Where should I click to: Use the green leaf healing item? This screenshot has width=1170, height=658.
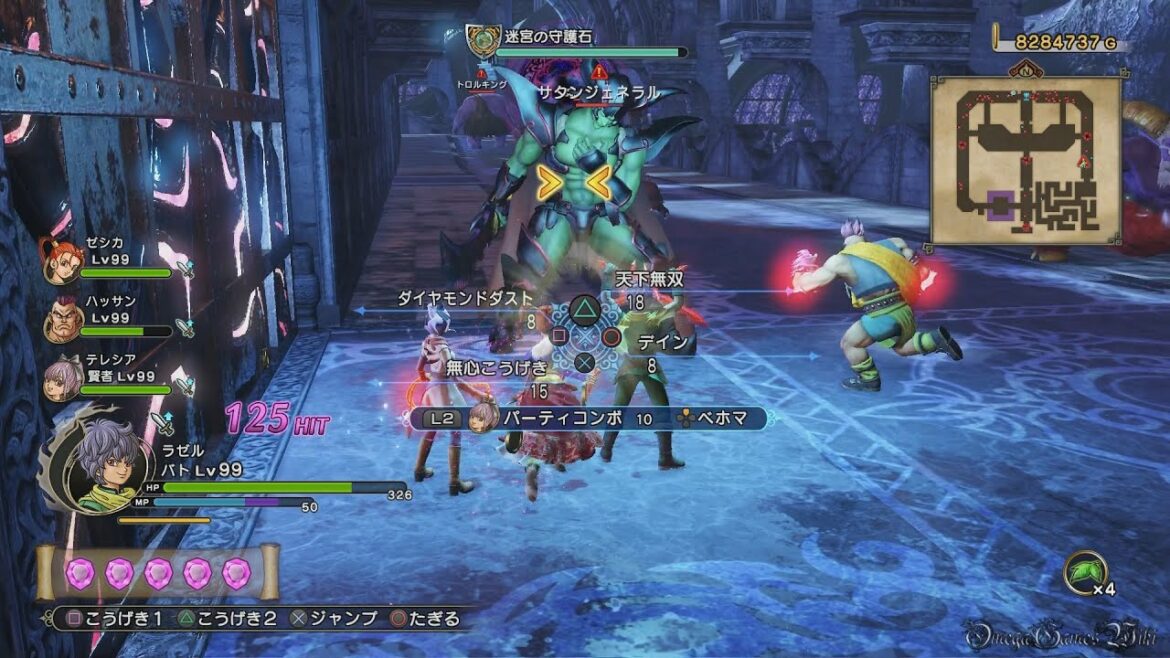click(x=1084, y=571)
